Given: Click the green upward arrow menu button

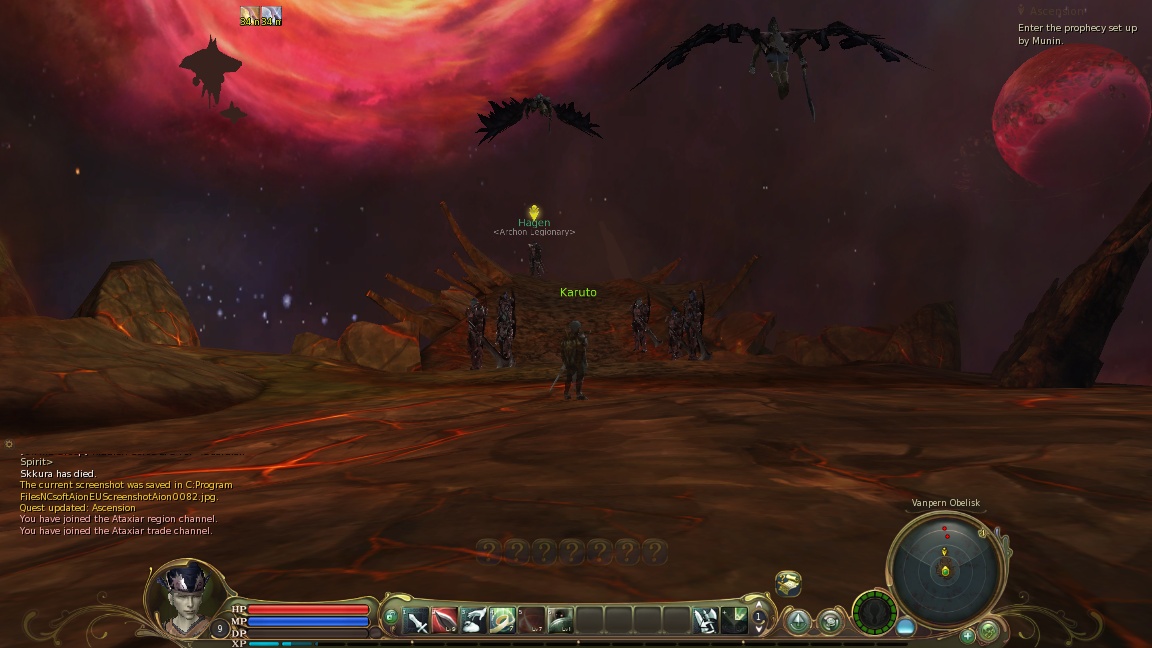Looking at the screenshot, I should tap(798, 622).
